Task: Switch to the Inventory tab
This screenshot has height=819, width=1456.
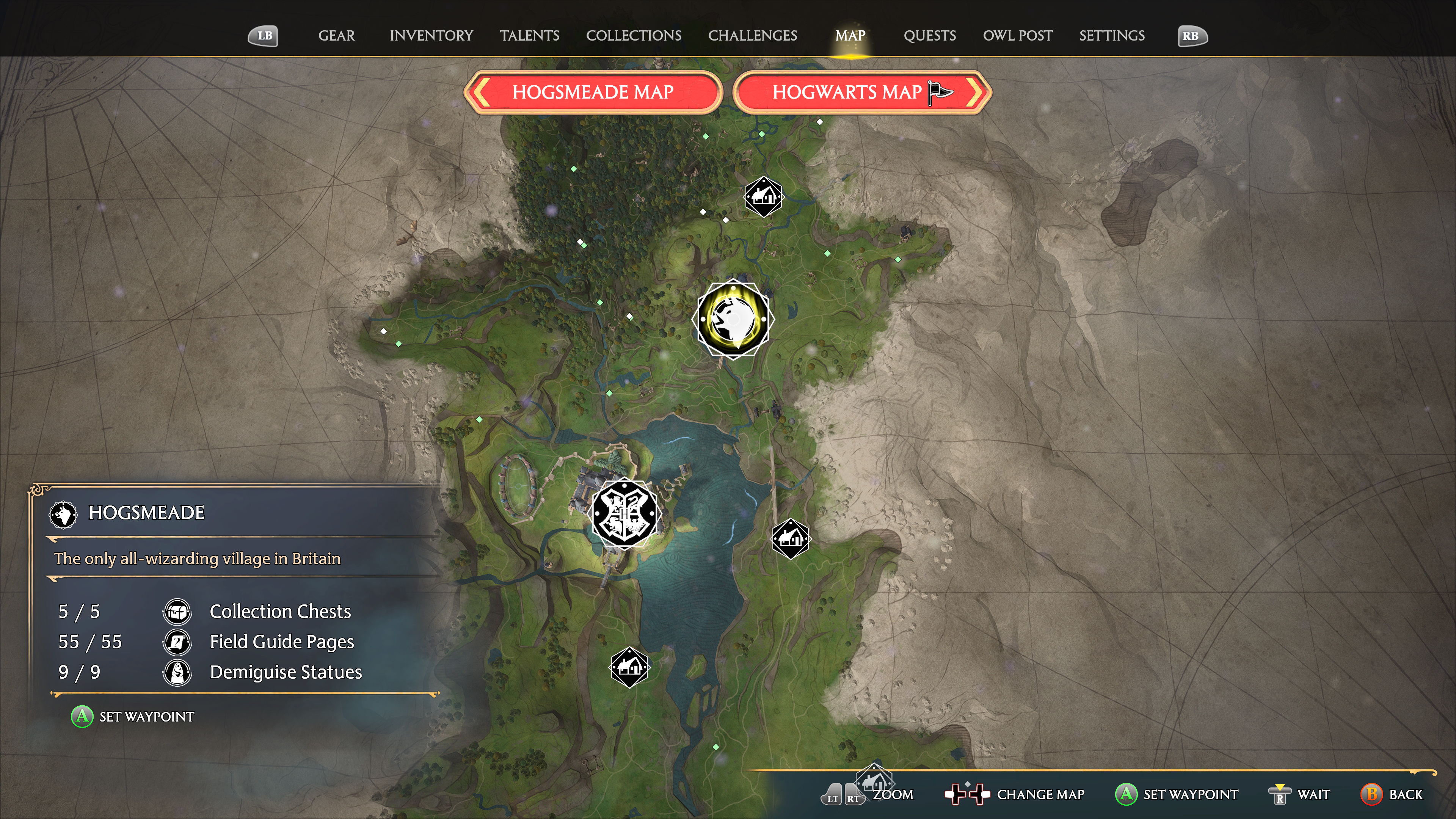Action: pos(431,36)
